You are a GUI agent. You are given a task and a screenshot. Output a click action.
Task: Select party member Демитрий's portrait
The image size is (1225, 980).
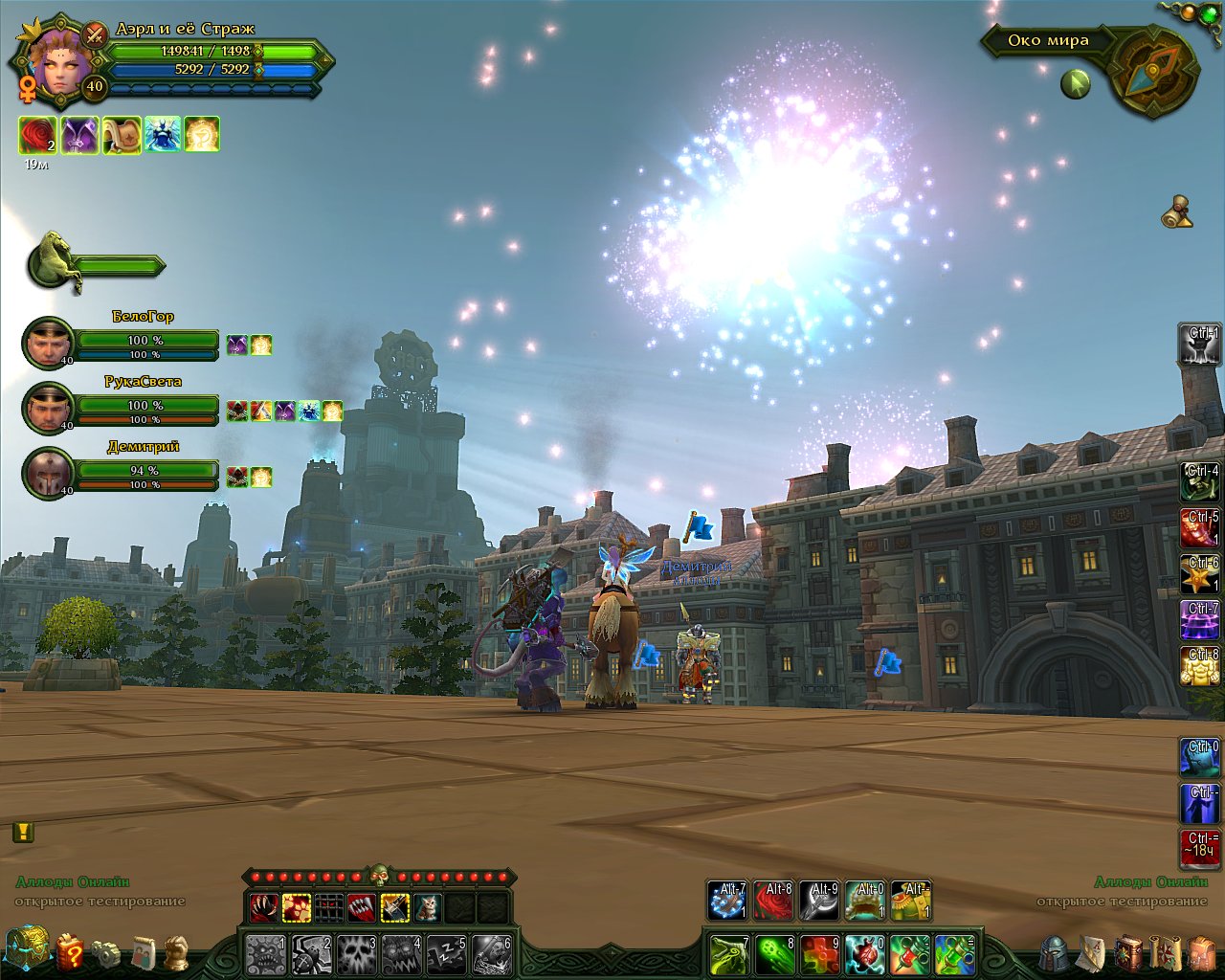coord(47,473)
